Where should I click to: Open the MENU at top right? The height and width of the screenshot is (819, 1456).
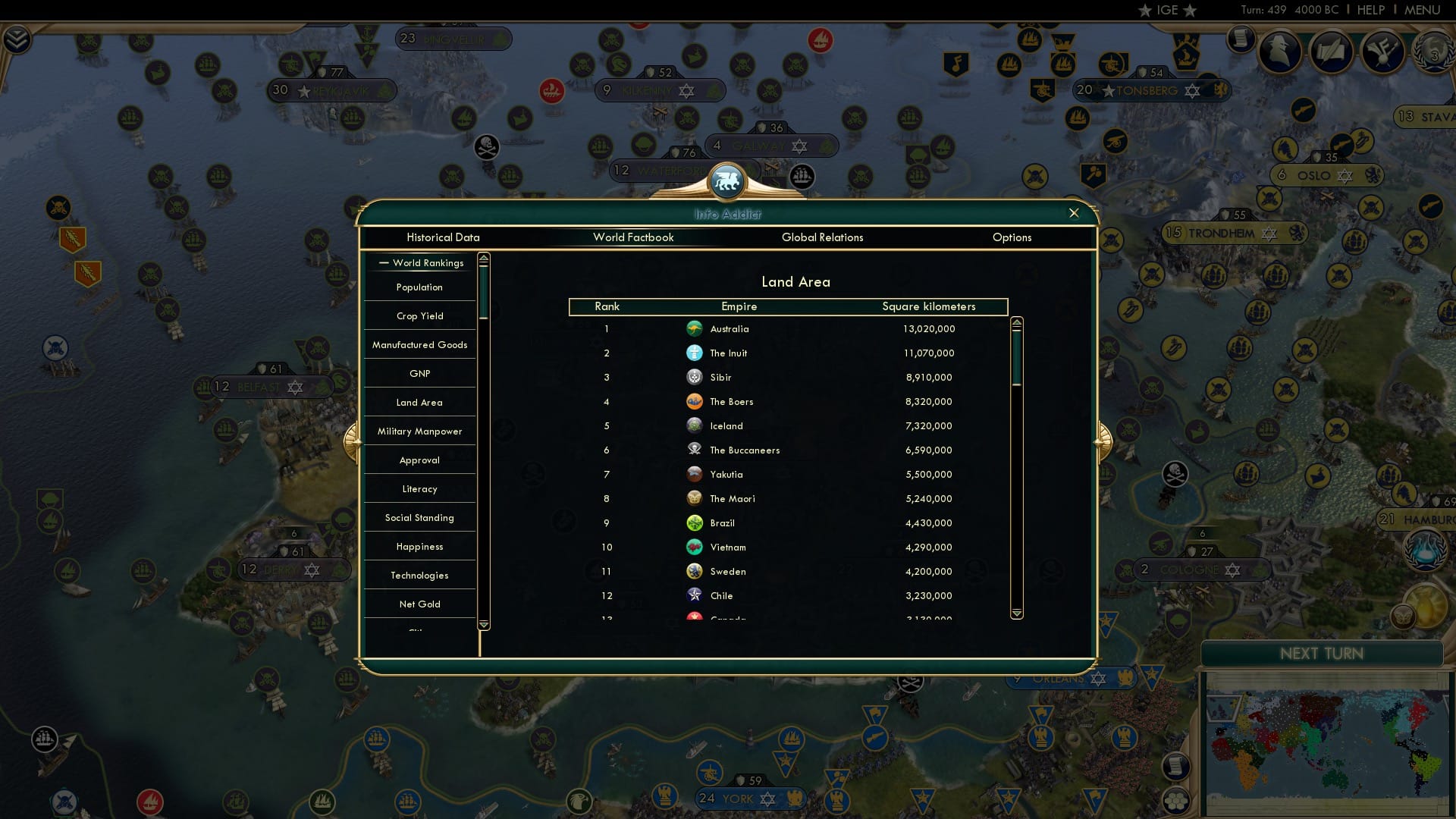pos(1425,10)
